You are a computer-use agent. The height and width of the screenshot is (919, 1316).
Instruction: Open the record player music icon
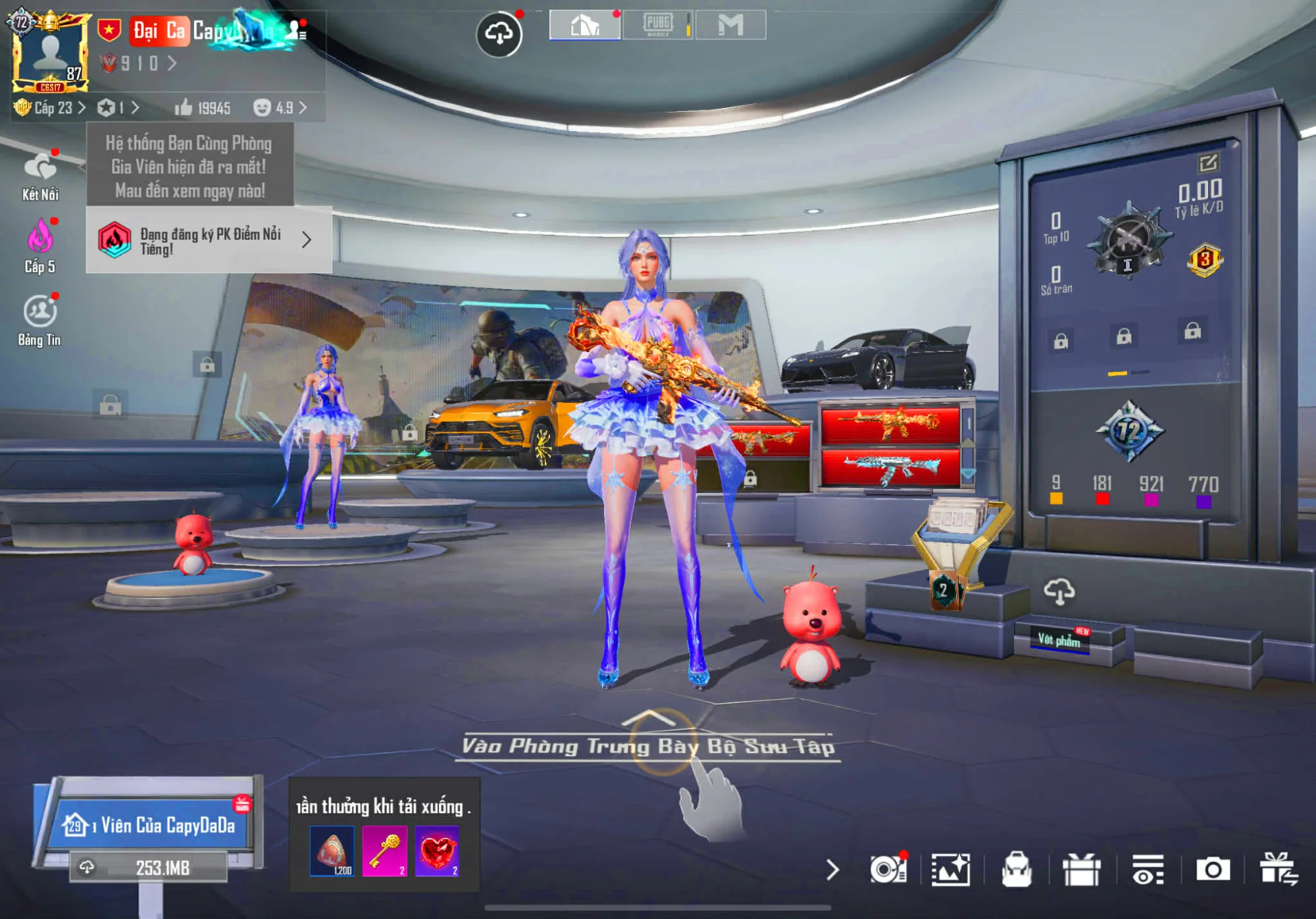tap(888, 870)
